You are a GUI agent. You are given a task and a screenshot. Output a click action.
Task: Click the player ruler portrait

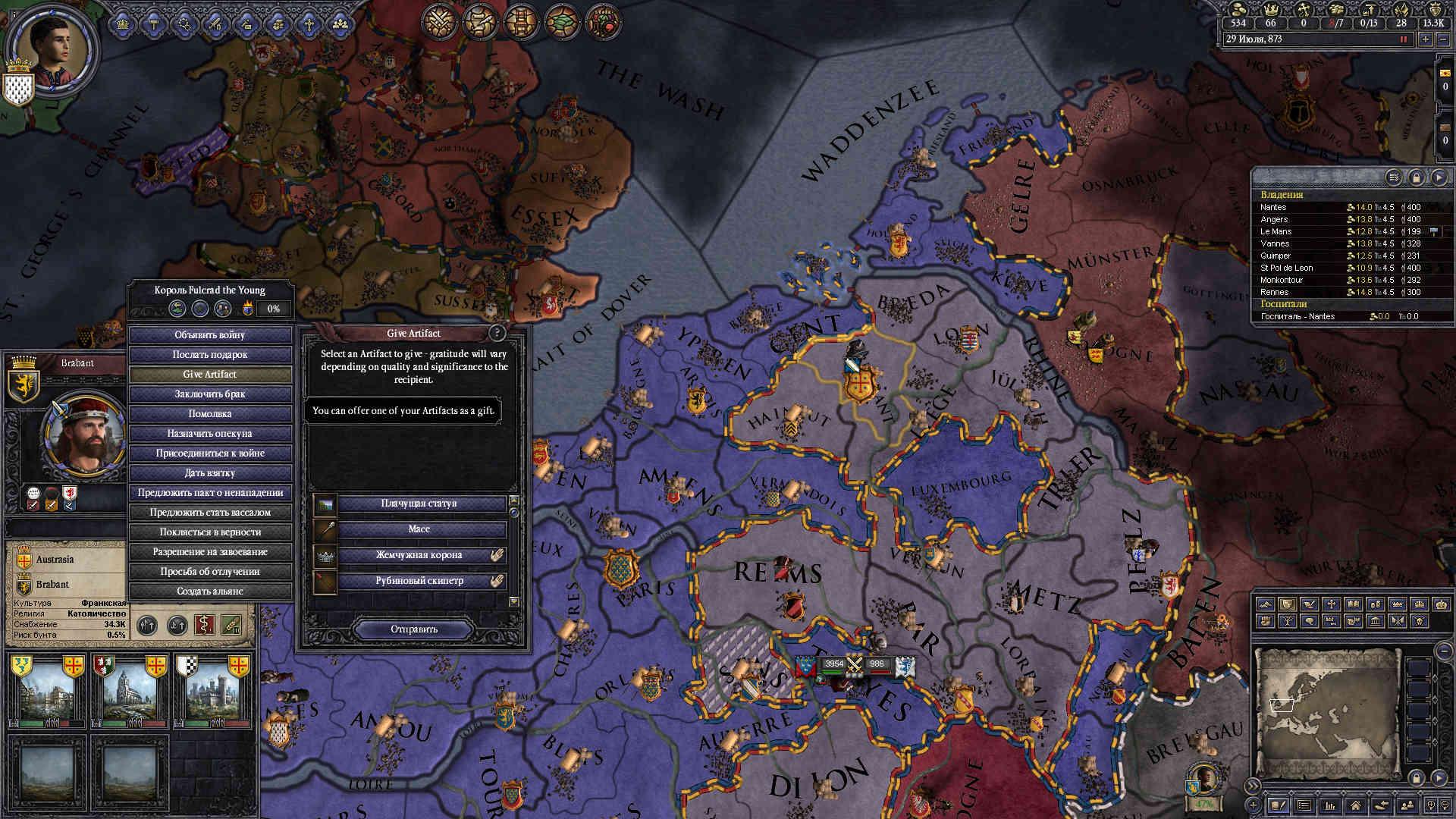[x=52, y=47]
